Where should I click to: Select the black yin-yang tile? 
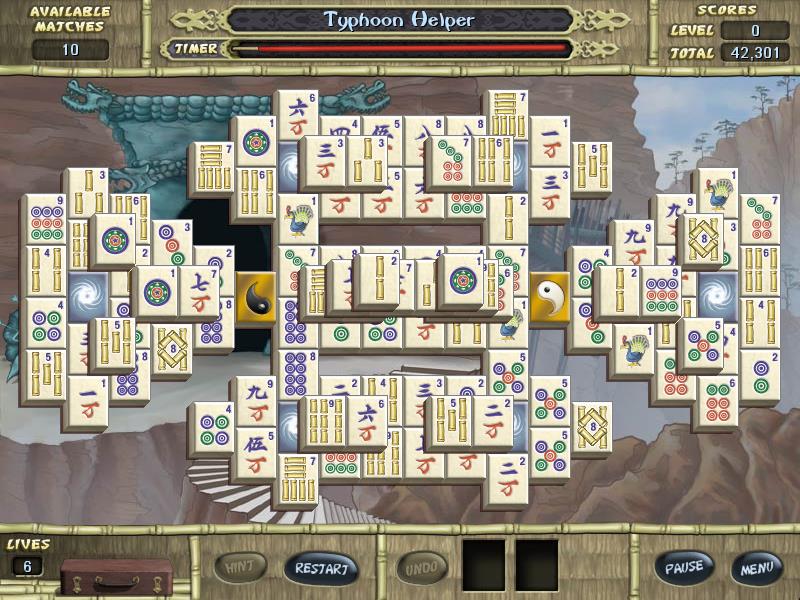click(x=258, y=298)
